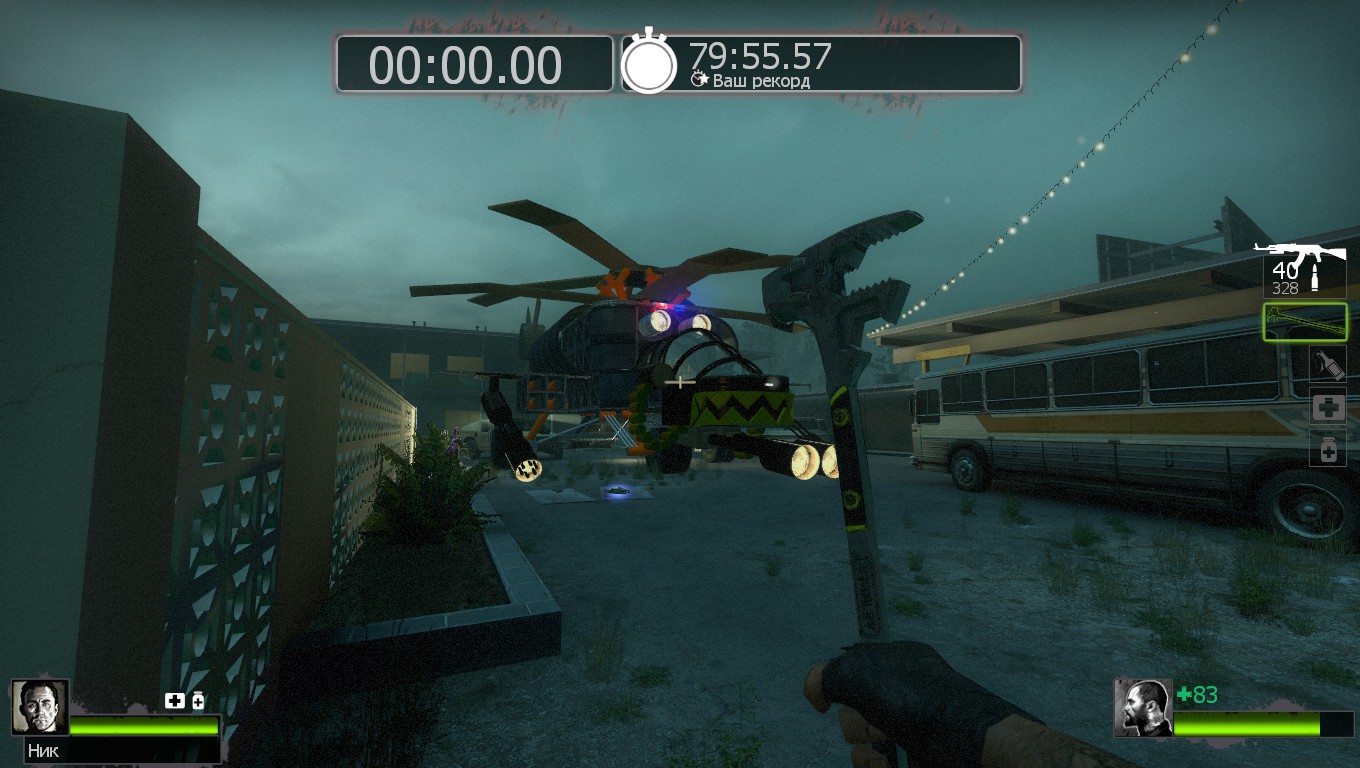Pick the first aid kit slot

[1328, 407]
